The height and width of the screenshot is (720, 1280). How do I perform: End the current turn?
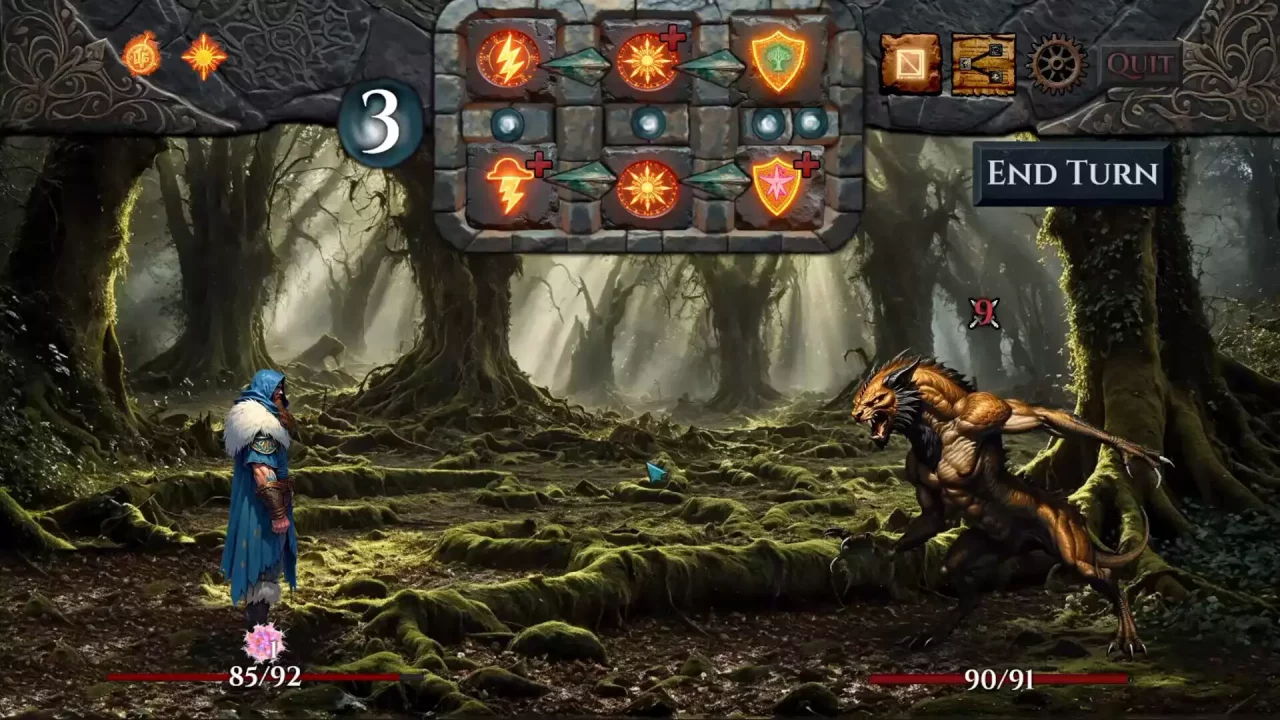(x=1072, y=173)
